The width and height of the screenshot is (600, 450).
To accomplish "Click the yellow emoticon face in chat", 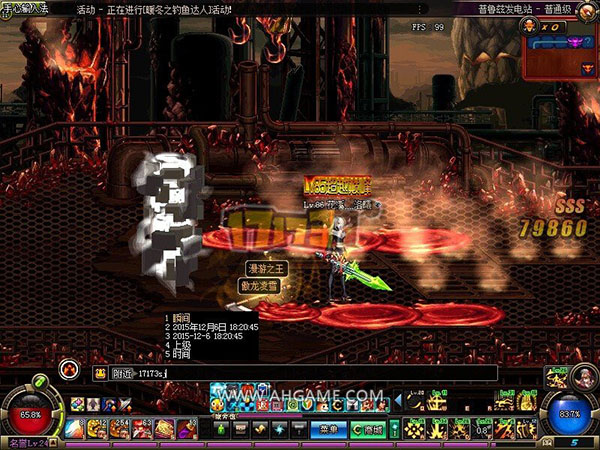I will pos(101,373).
